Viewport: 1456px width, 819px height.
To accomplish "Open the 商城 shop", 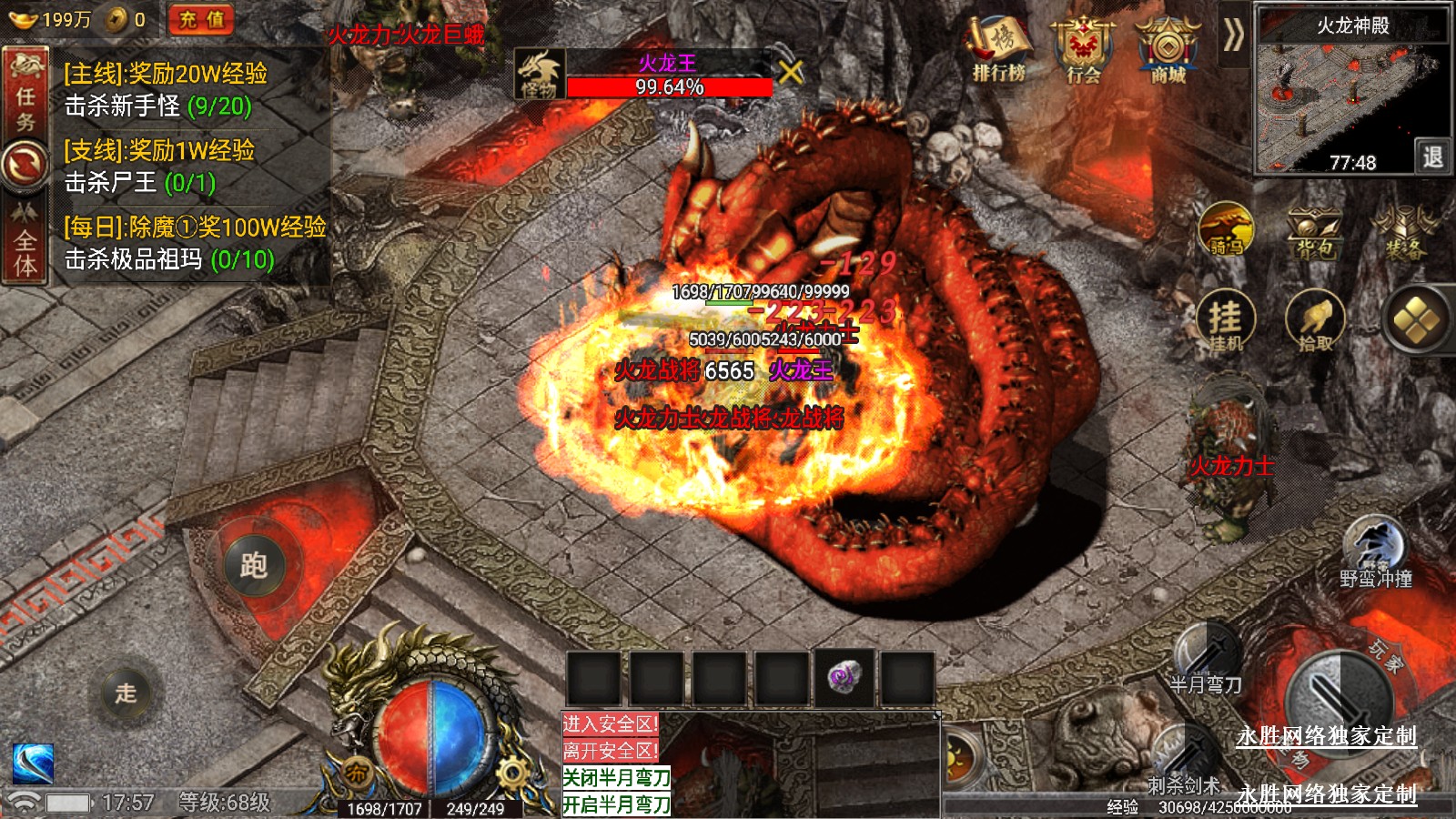I will (x=1168, y=50).
